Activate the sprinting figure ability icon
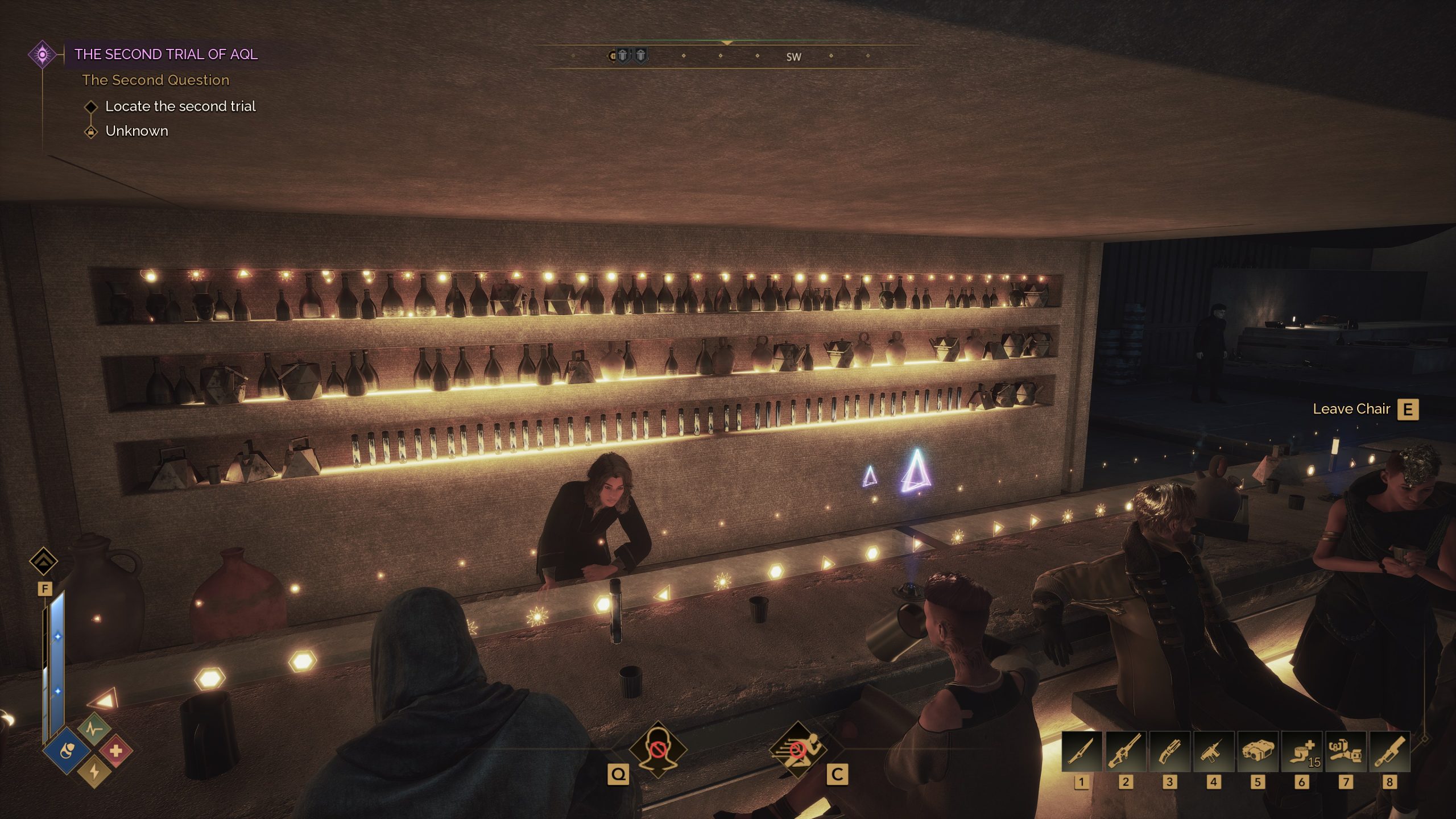Image resolution: width=1456 pixels, height=819 pixels. pos(797,750)
